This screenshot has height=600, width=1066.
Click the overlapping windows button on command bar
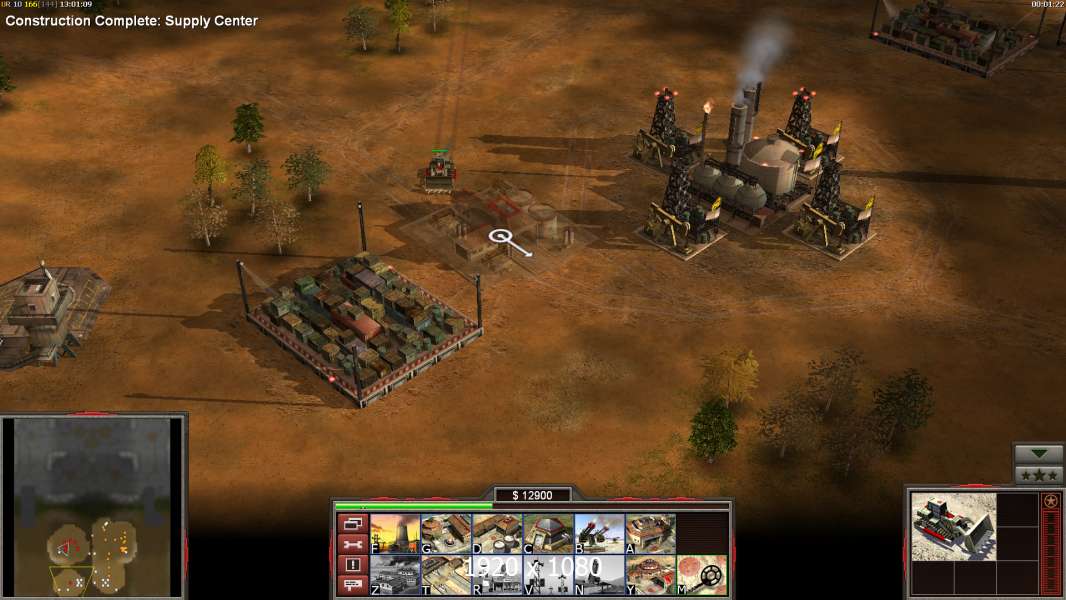point(352,524)
